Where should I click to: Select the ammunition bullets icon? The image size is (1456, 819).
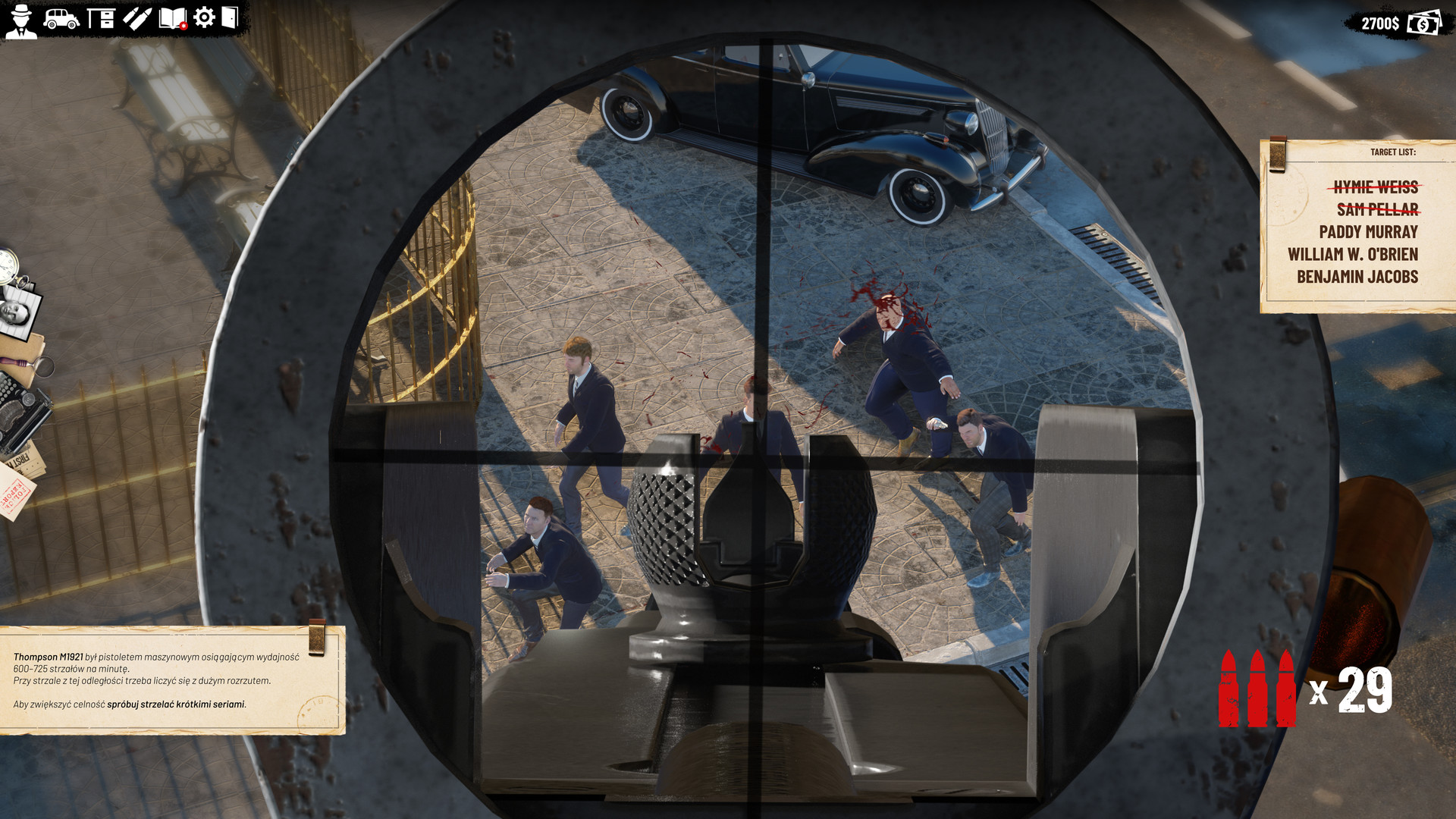point(137,18)
